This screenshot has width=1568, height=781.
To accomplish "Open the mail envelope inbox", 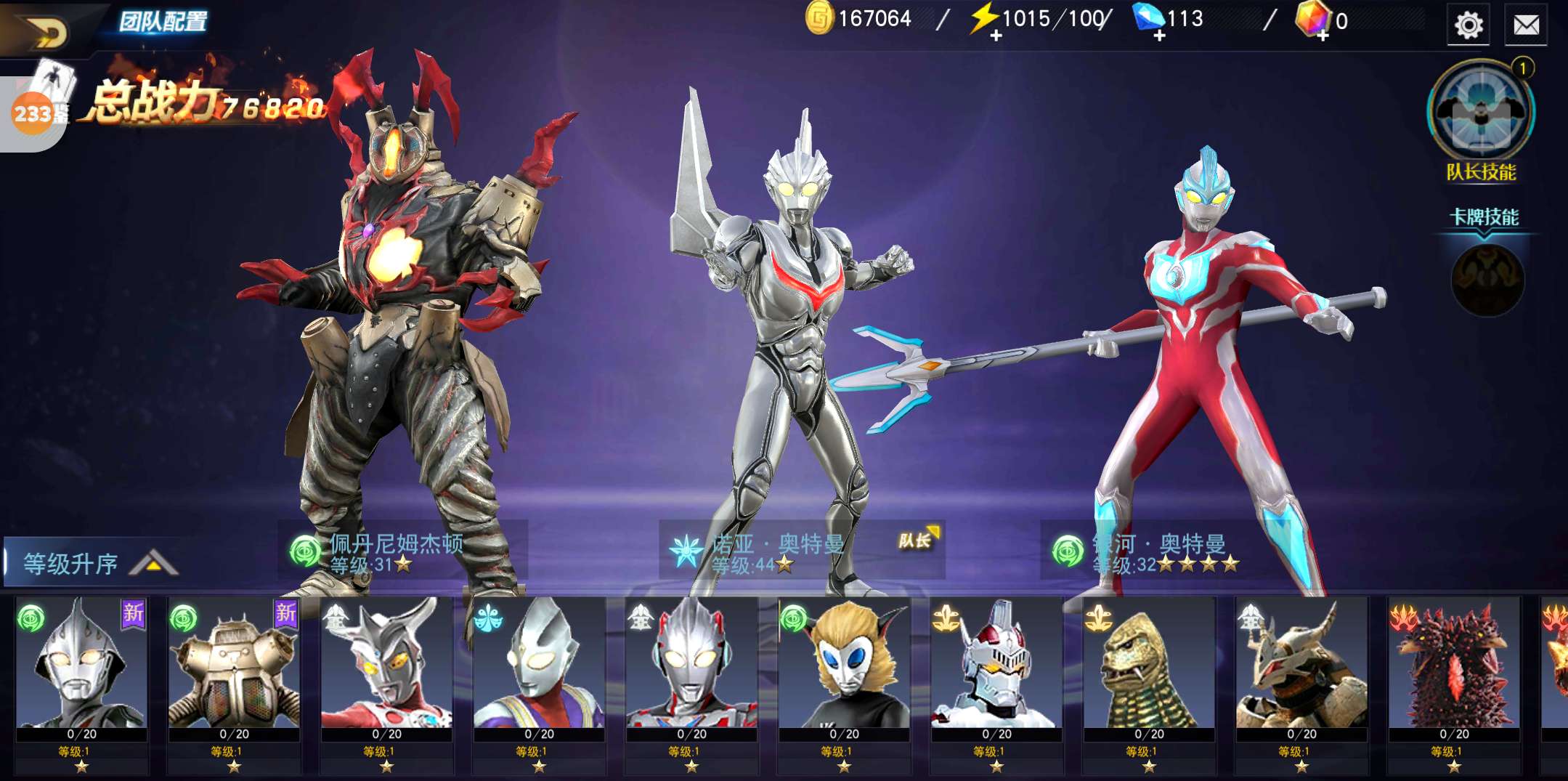I will 1526,26.
